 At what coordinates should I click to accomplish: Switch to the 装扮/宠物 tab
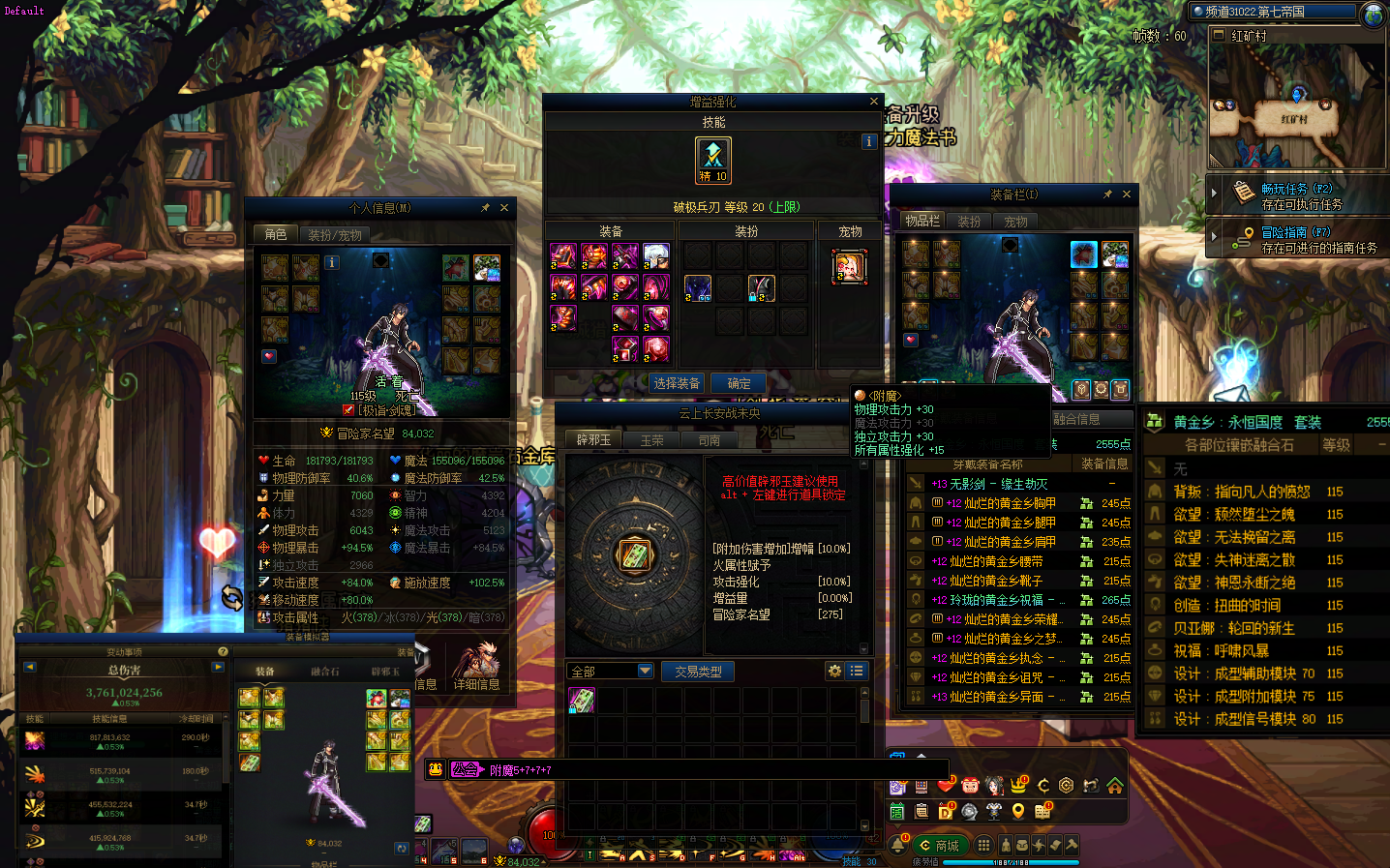coord(335,234)
